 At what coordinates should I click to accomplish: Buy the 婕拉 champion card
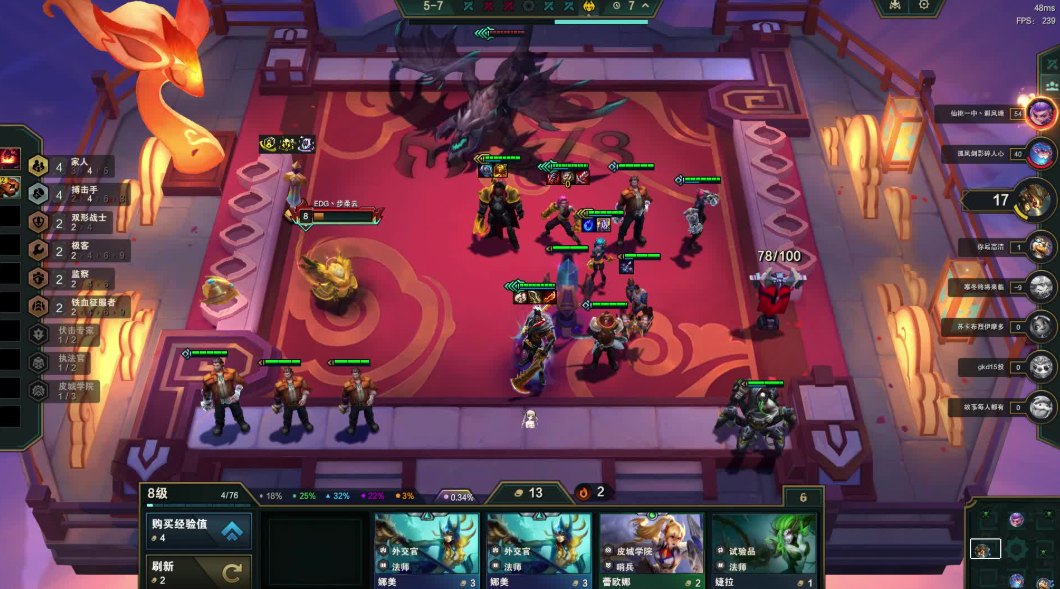pyautogui.click(x=763, y=550)
